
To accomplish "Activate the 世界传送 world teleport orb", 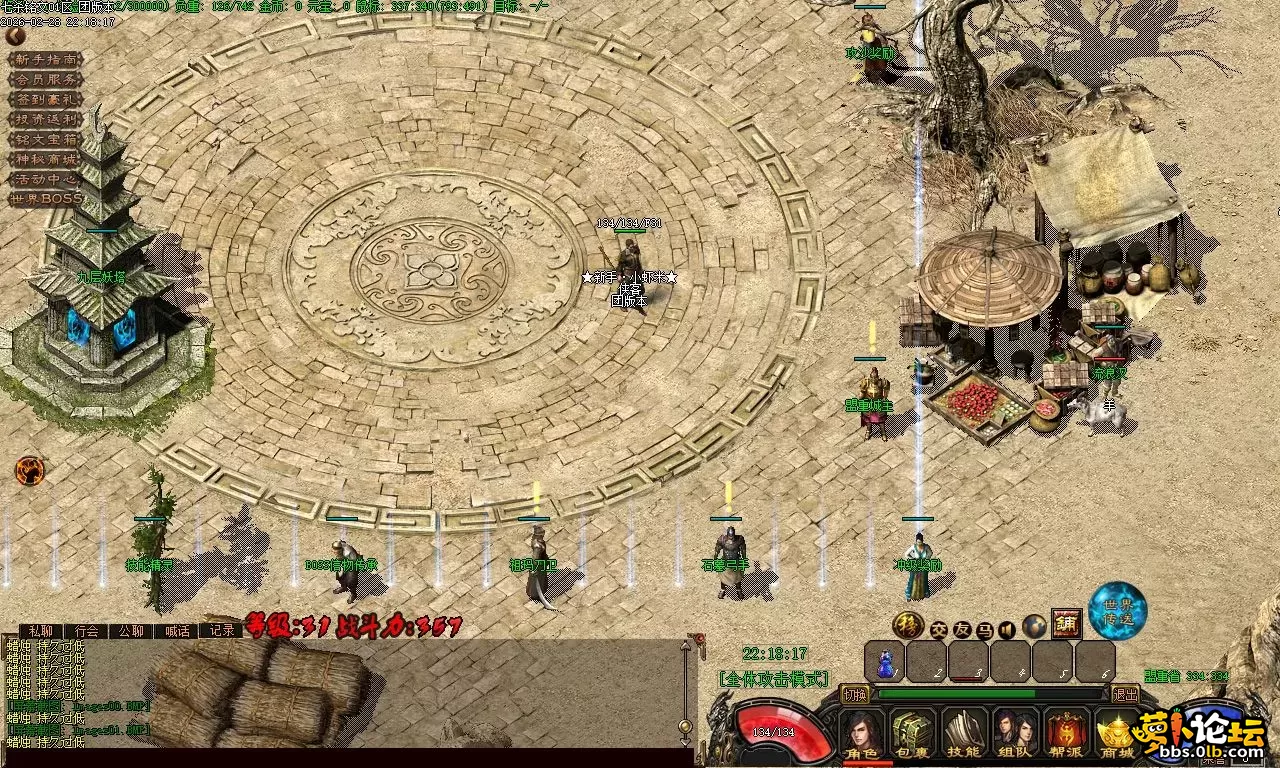I will pyautogui.click(x=1117, y=610).
